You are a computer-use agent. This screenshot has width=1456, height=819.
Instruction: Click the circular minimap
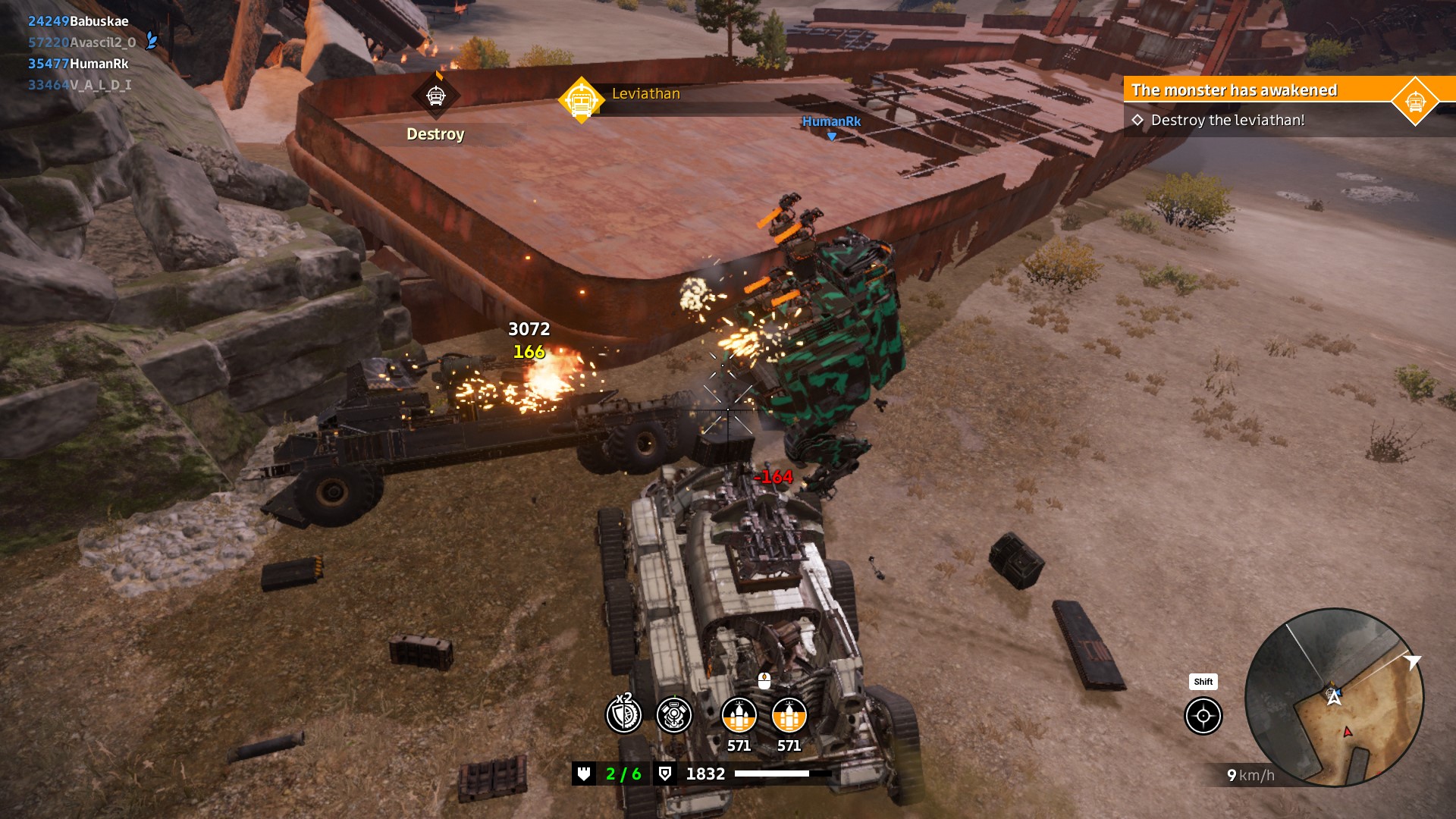[1334, 697]
